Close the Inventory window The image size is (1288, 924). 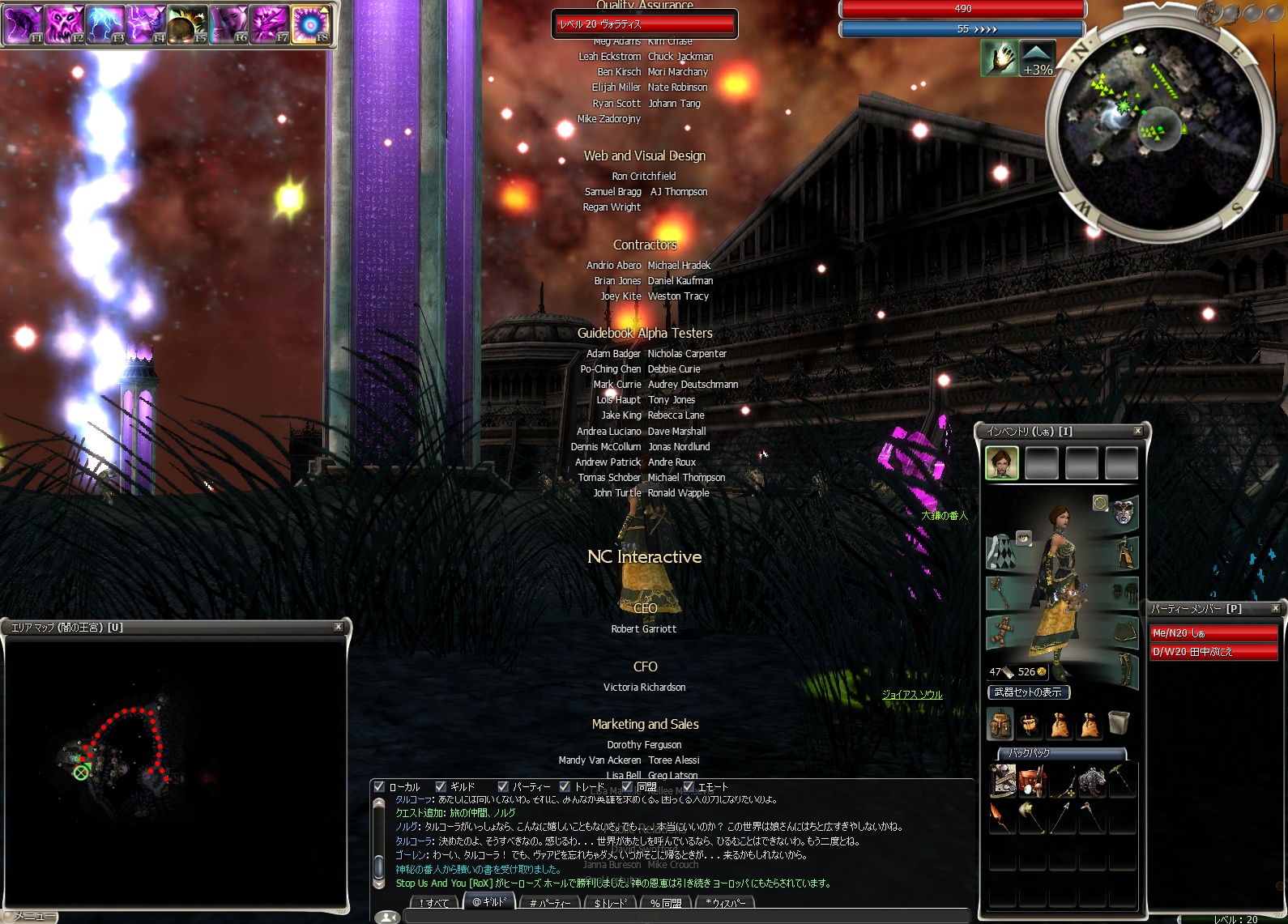click(x=1137, y=431)
